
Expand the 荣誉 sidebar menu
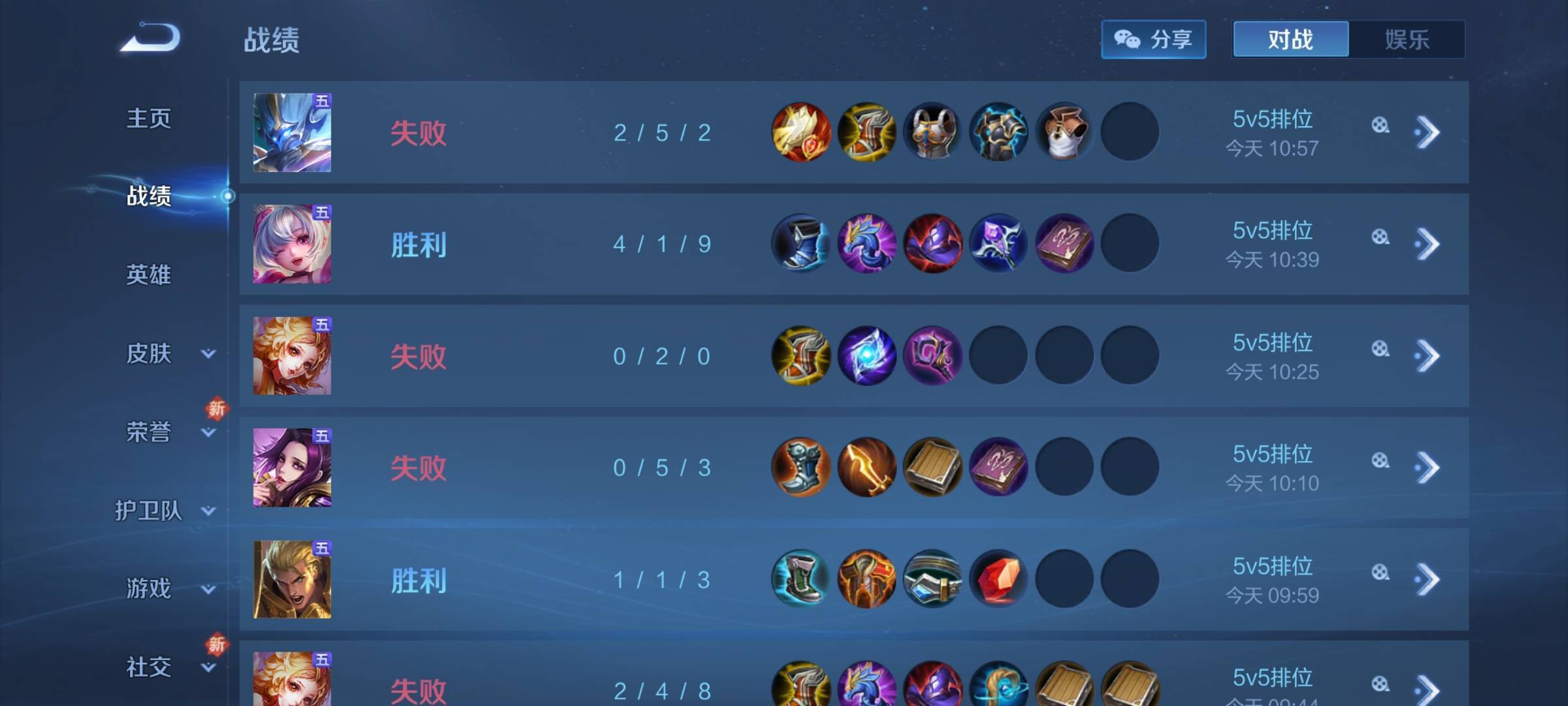208,432
